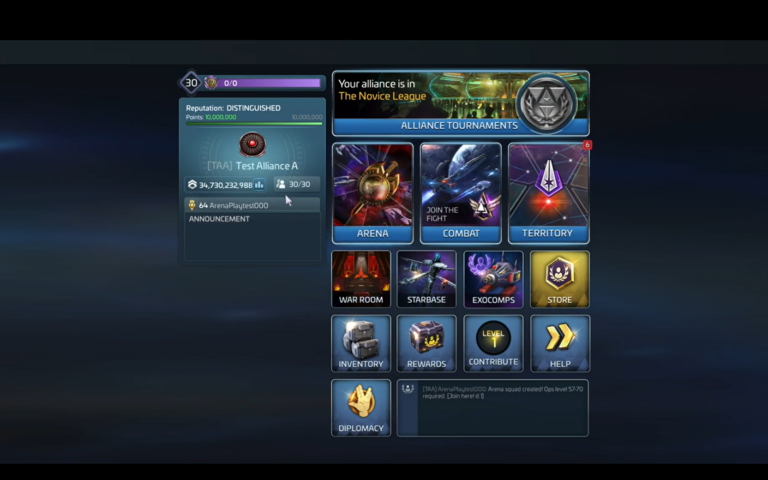768x480 pixels.
Task: View the alliance power 34,730,232,988 stats
Action: pos(226,185)
